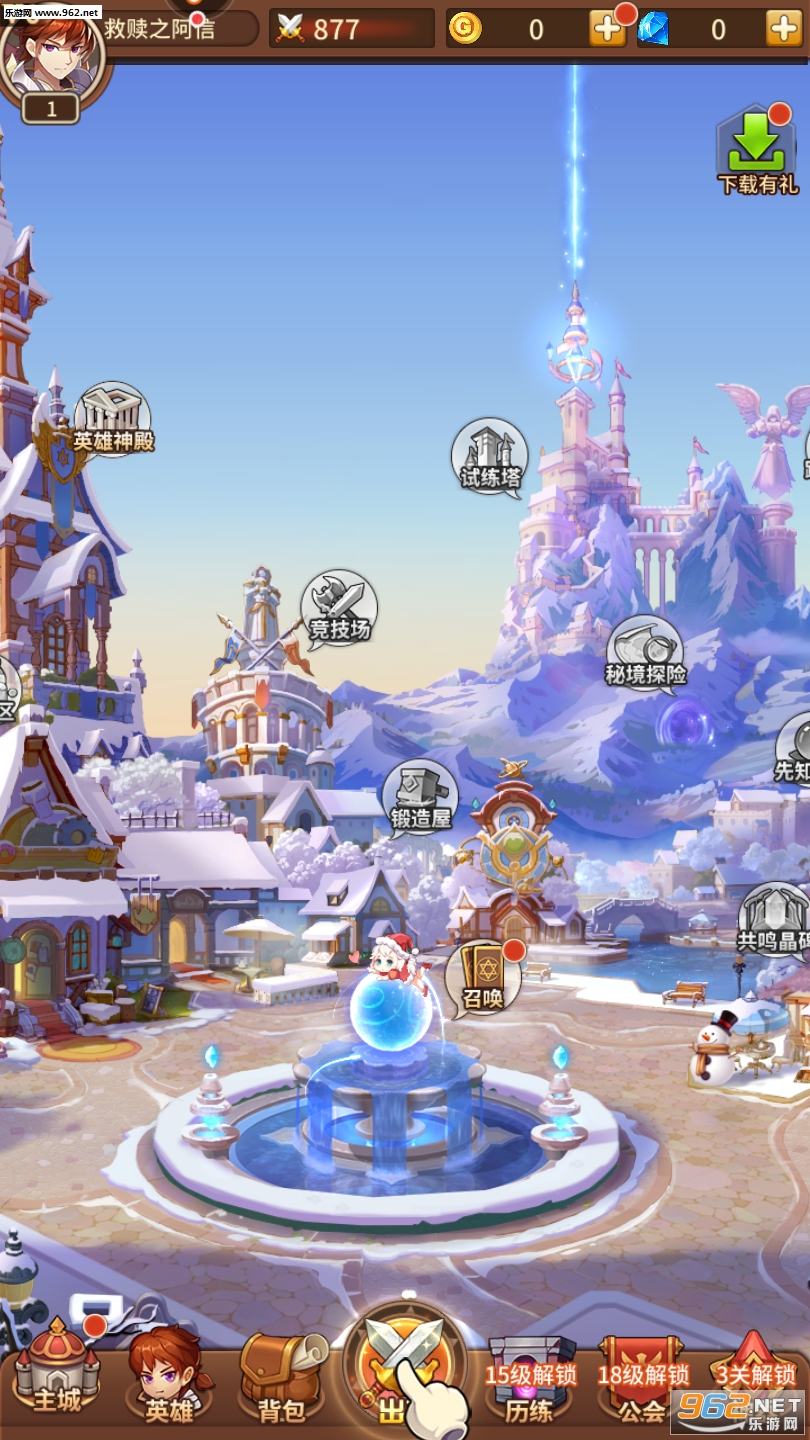
Task: Open the 锻造屋 forge house
Action: (x=420, y=798)
